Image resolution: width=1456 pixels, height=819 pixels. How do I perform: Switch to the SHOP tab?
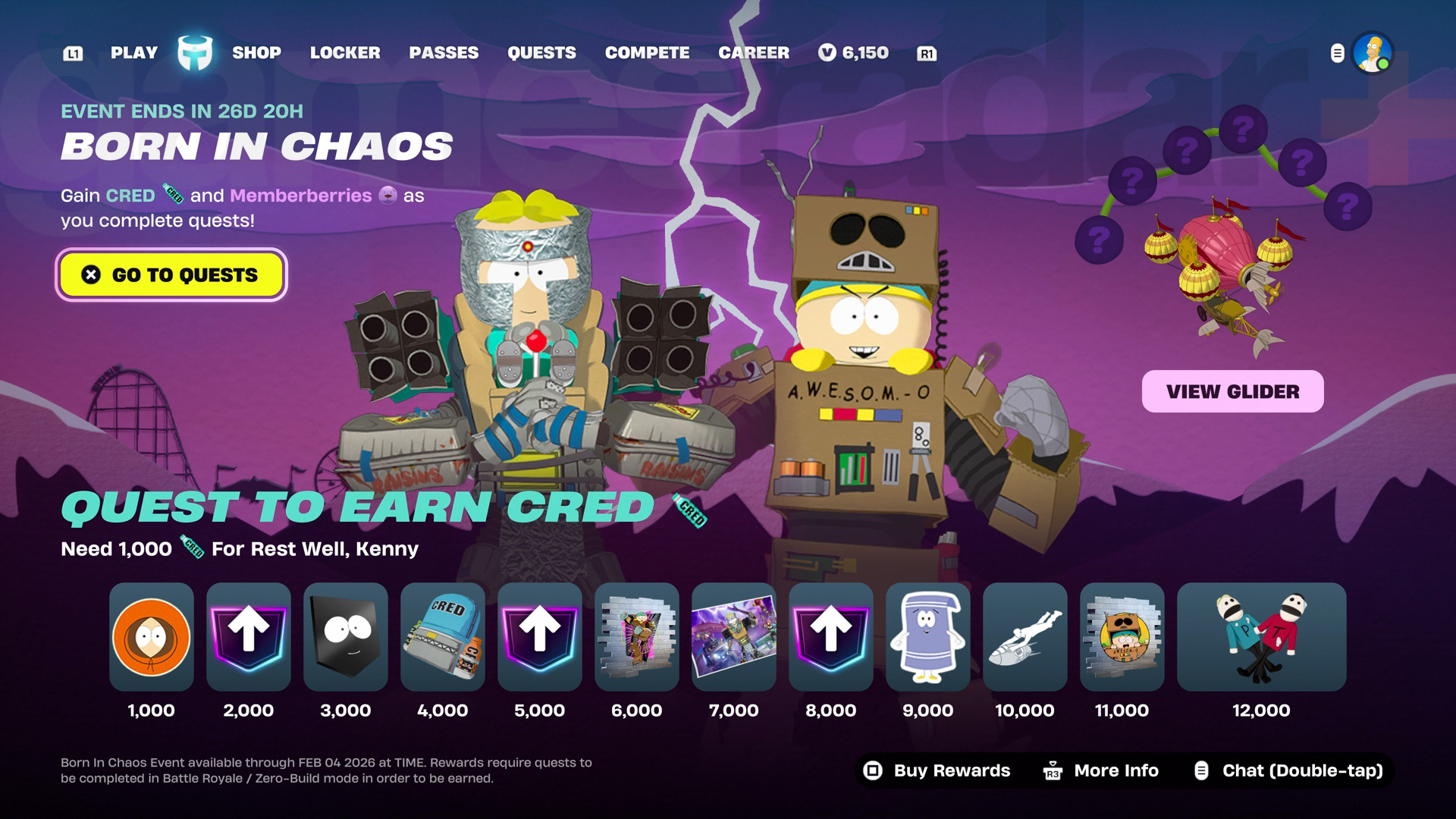pyautogui.click(x=256, y=53)
